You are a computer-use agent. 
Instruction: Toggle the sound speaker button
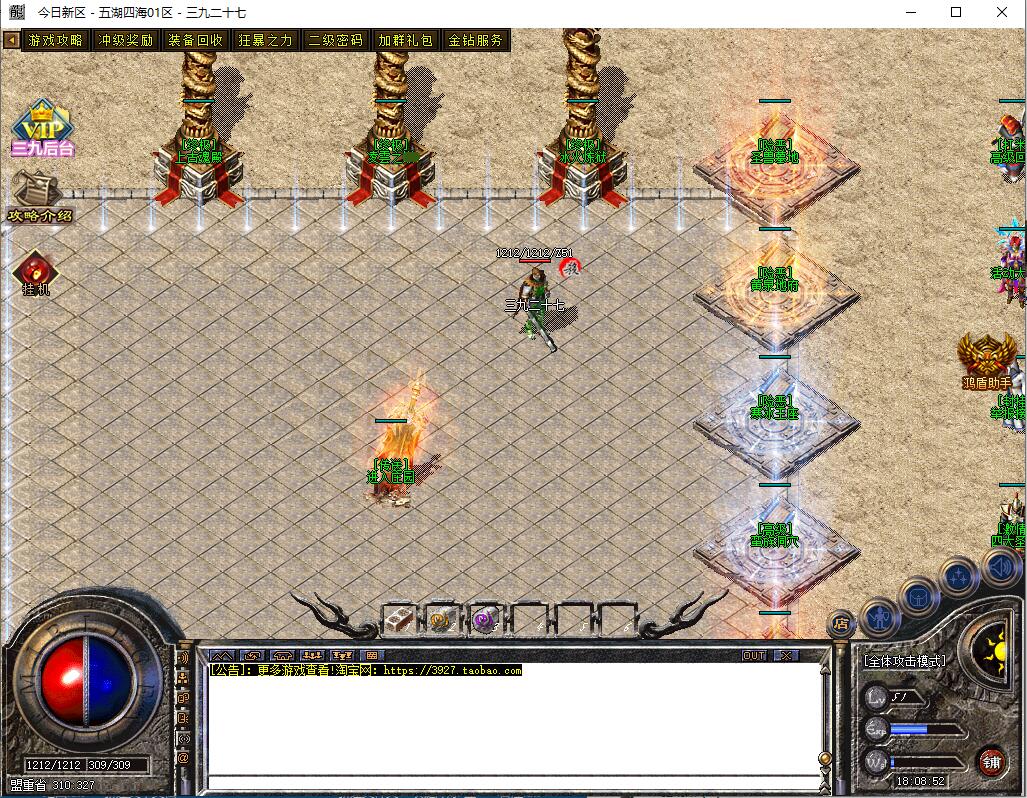click(1000, 567)
